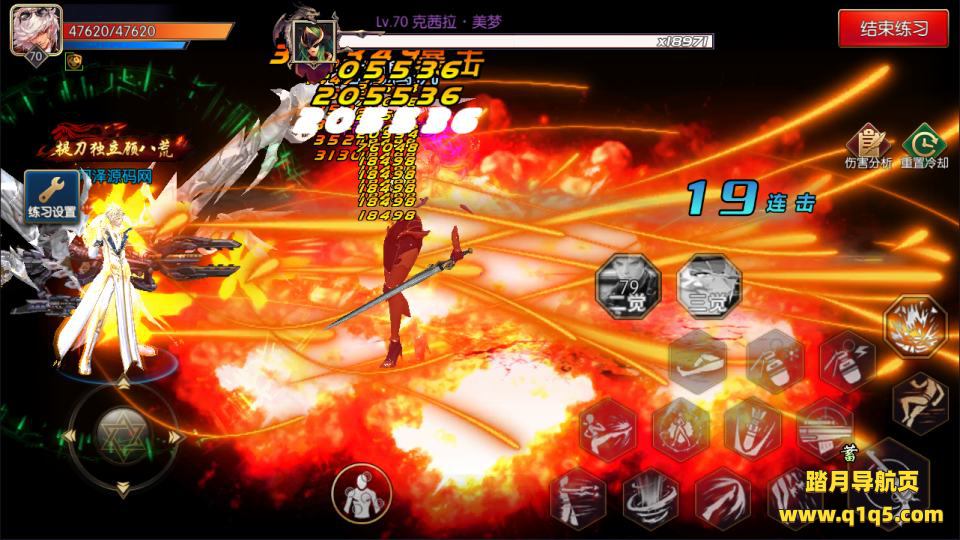The image size is (960, 540).
Task: Activate the whirlwind tornado skill icon
Action: (651, 497)
